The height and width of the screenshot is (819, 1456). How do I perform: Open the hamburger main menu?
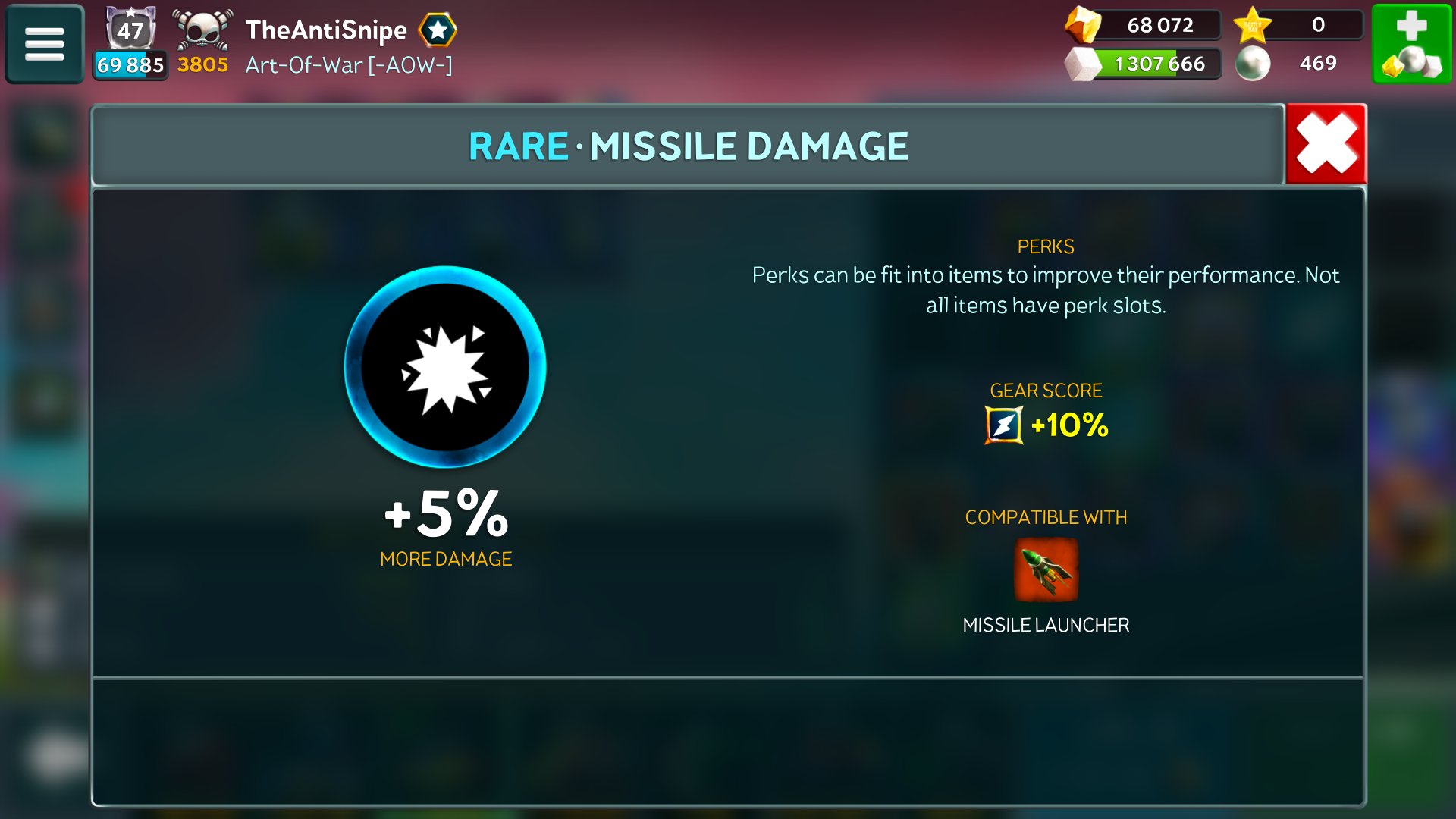[44, 44]
